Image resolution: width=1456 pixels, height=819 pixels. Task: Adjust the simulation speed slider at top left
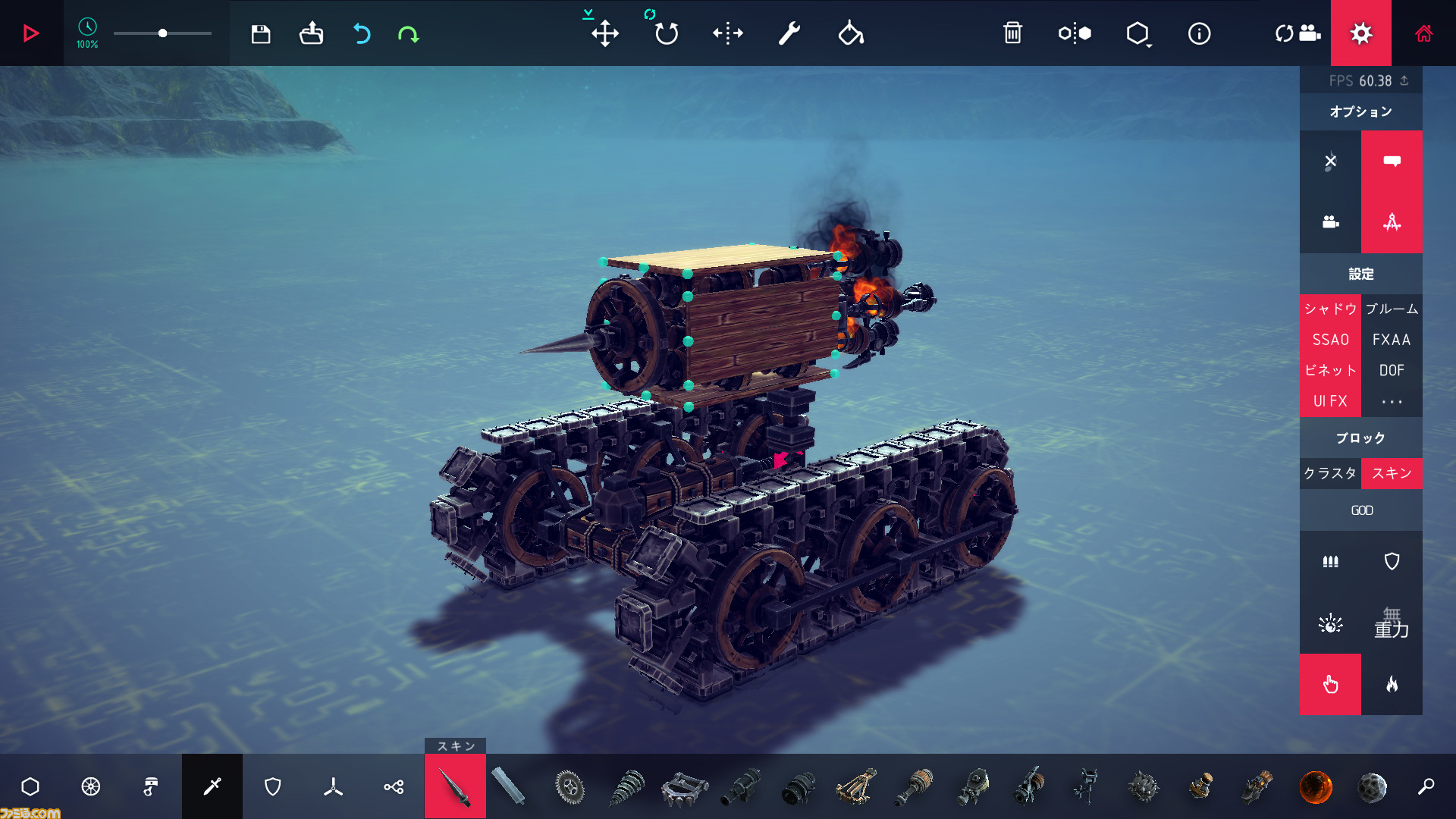tap(162, 33)
